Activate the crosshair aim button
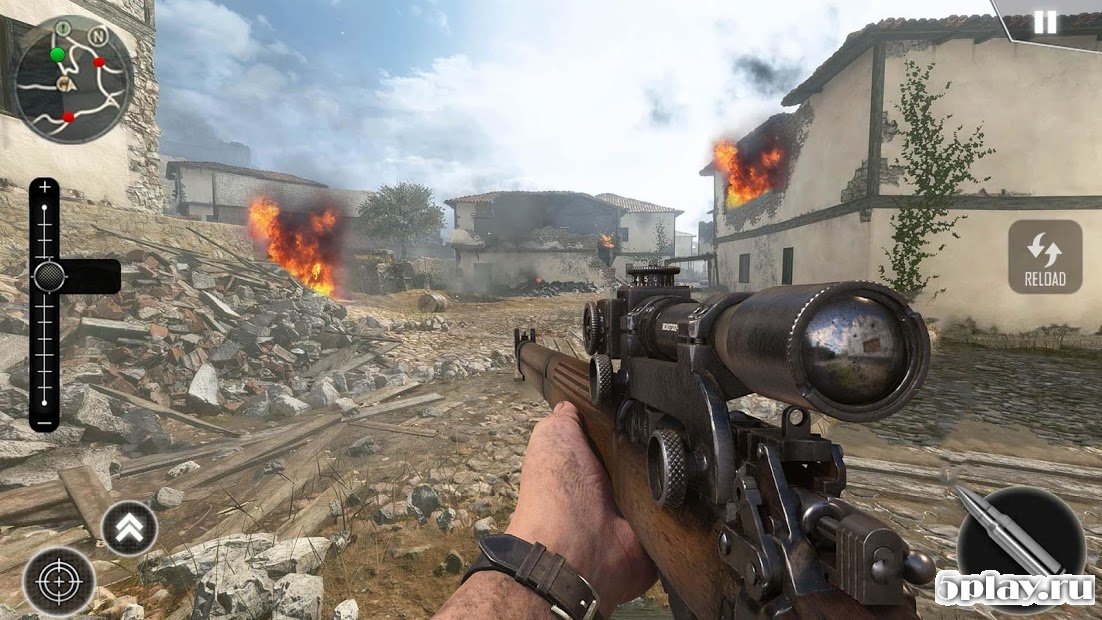Viewport: 1102px width, 620px height. [x=59, y=580]
